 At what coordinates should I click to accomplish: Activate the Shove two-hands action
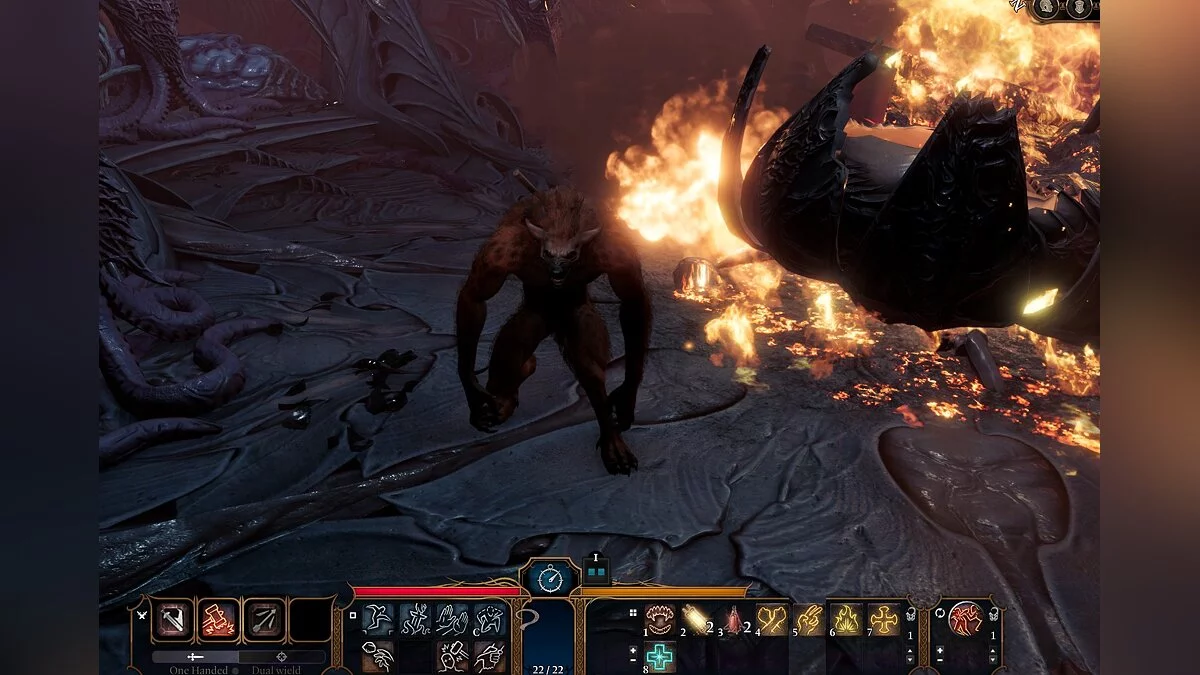pyautogui.click(x=451, y=619)
